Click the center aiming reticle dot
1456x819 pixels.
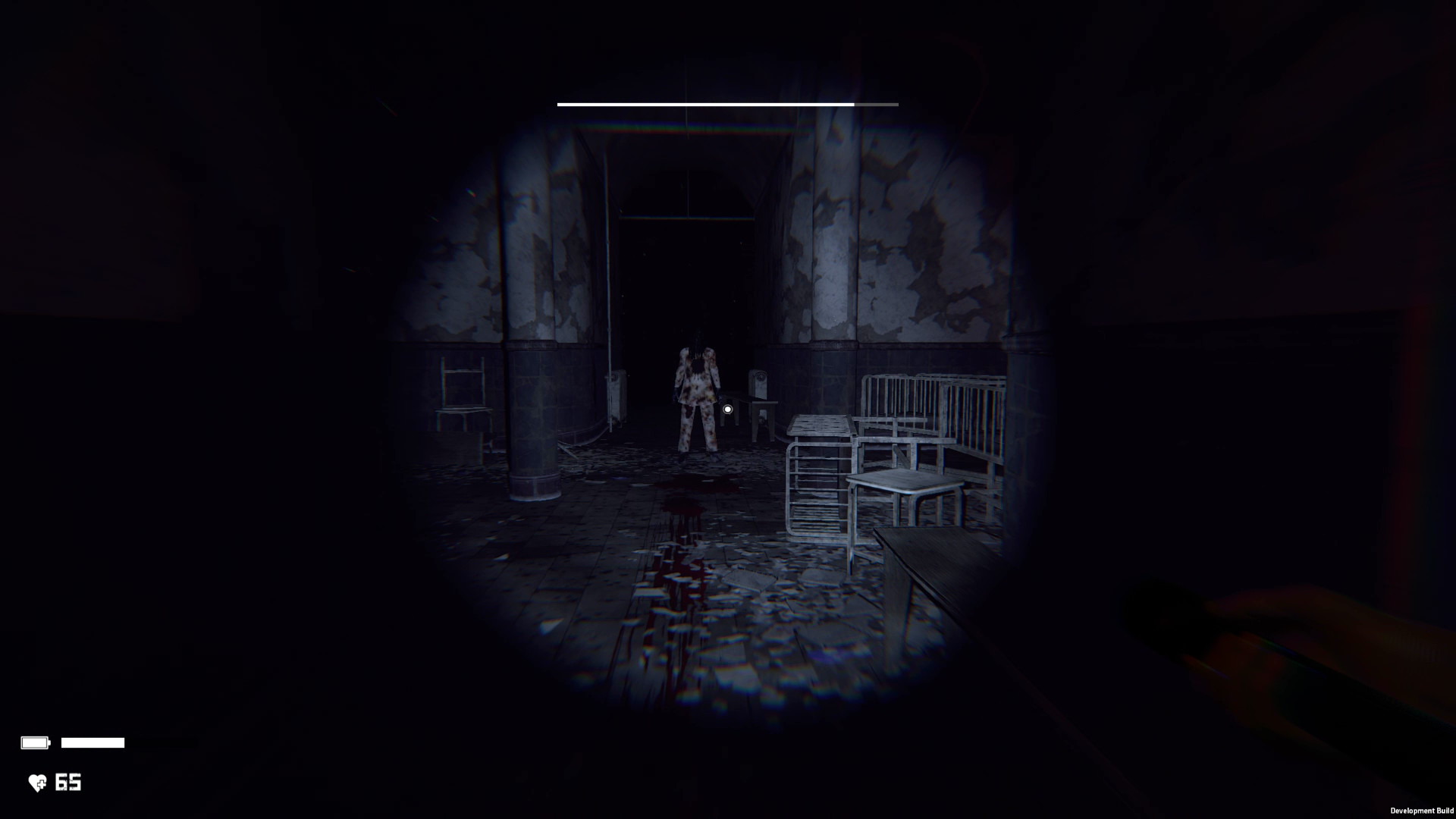[x=726, y=409]
